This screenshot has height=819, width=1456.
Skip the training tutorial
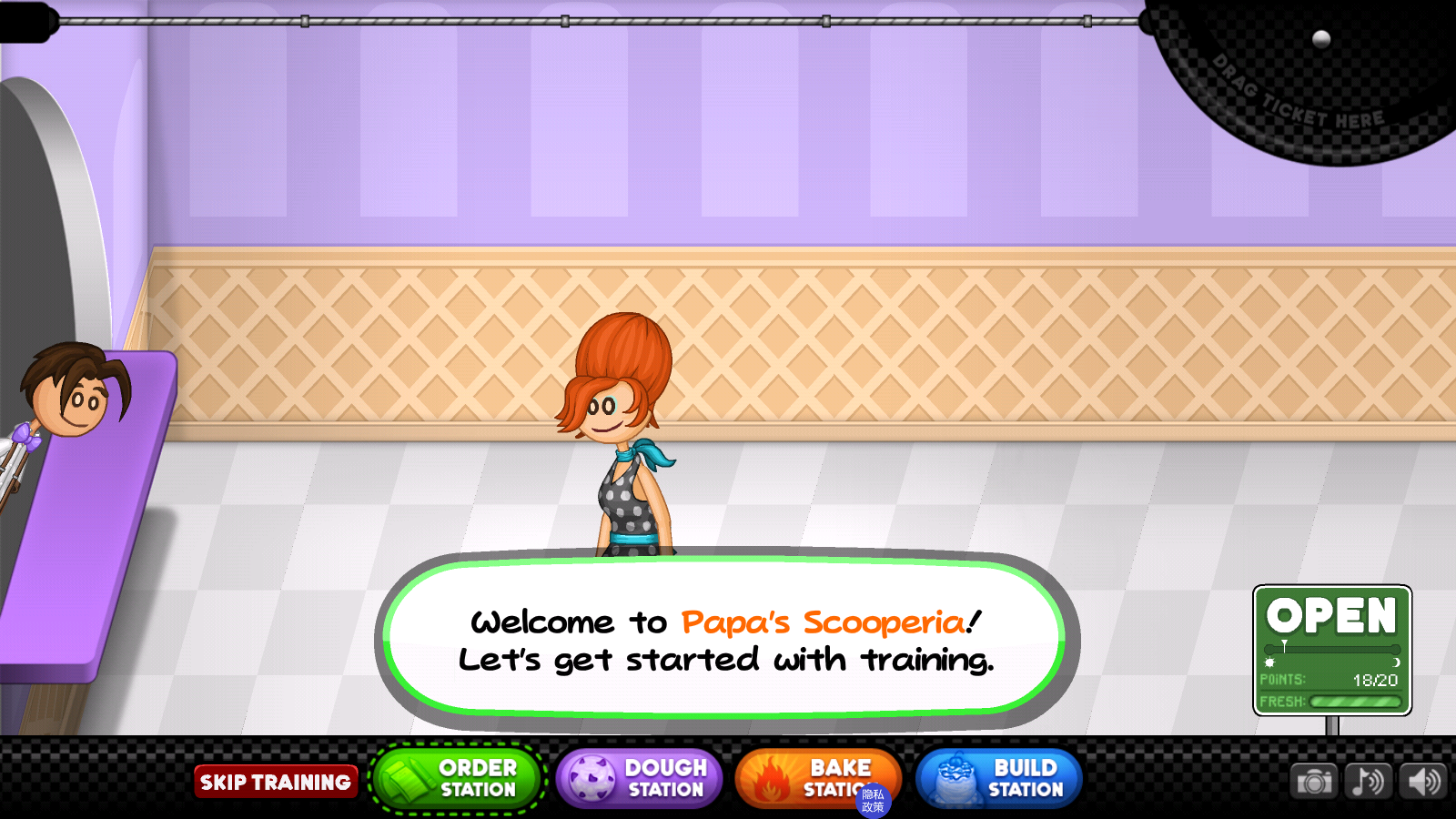(275, 782)
